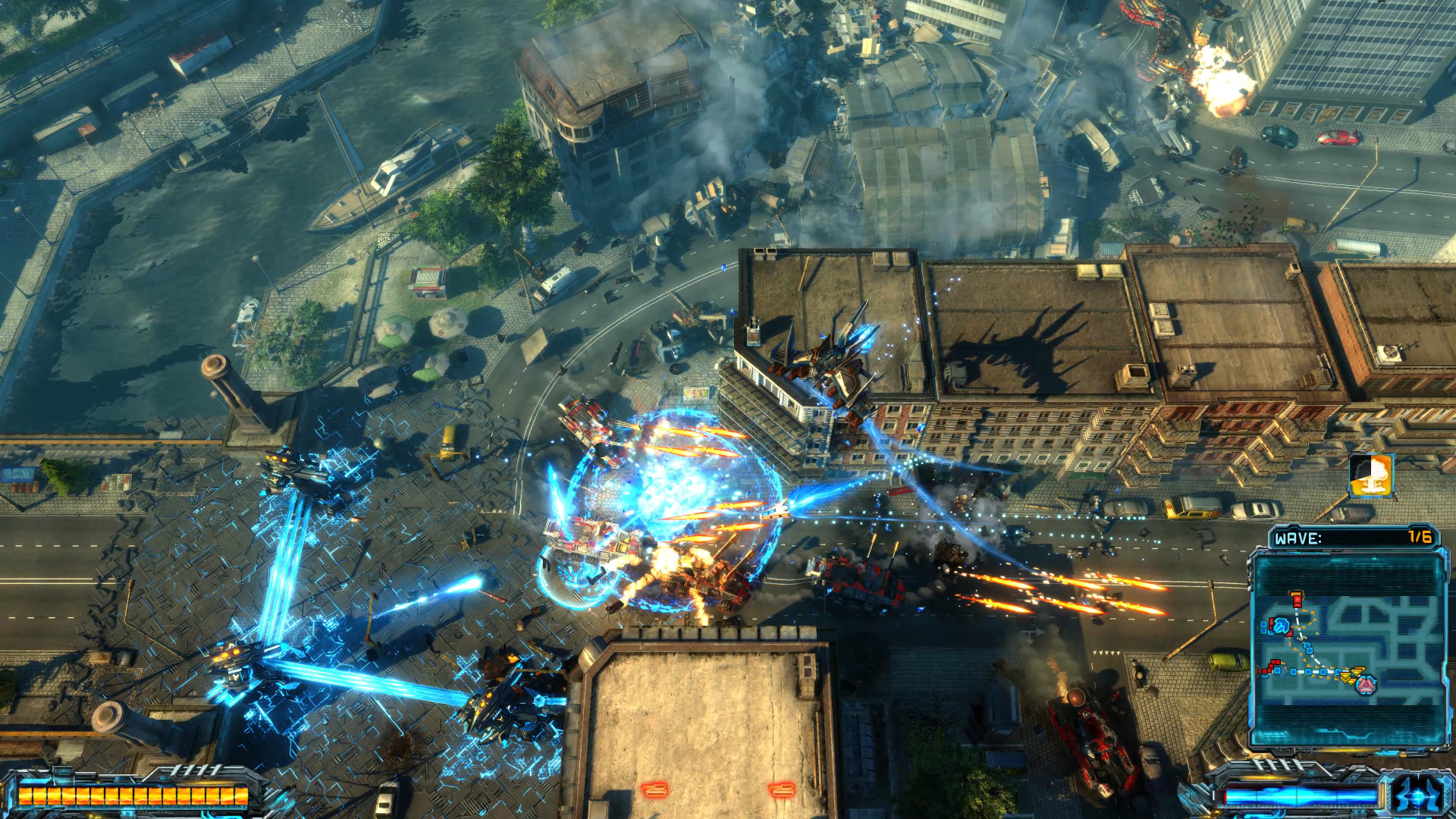Select the blue core emblem icon bottom right

coord(1415,795)
